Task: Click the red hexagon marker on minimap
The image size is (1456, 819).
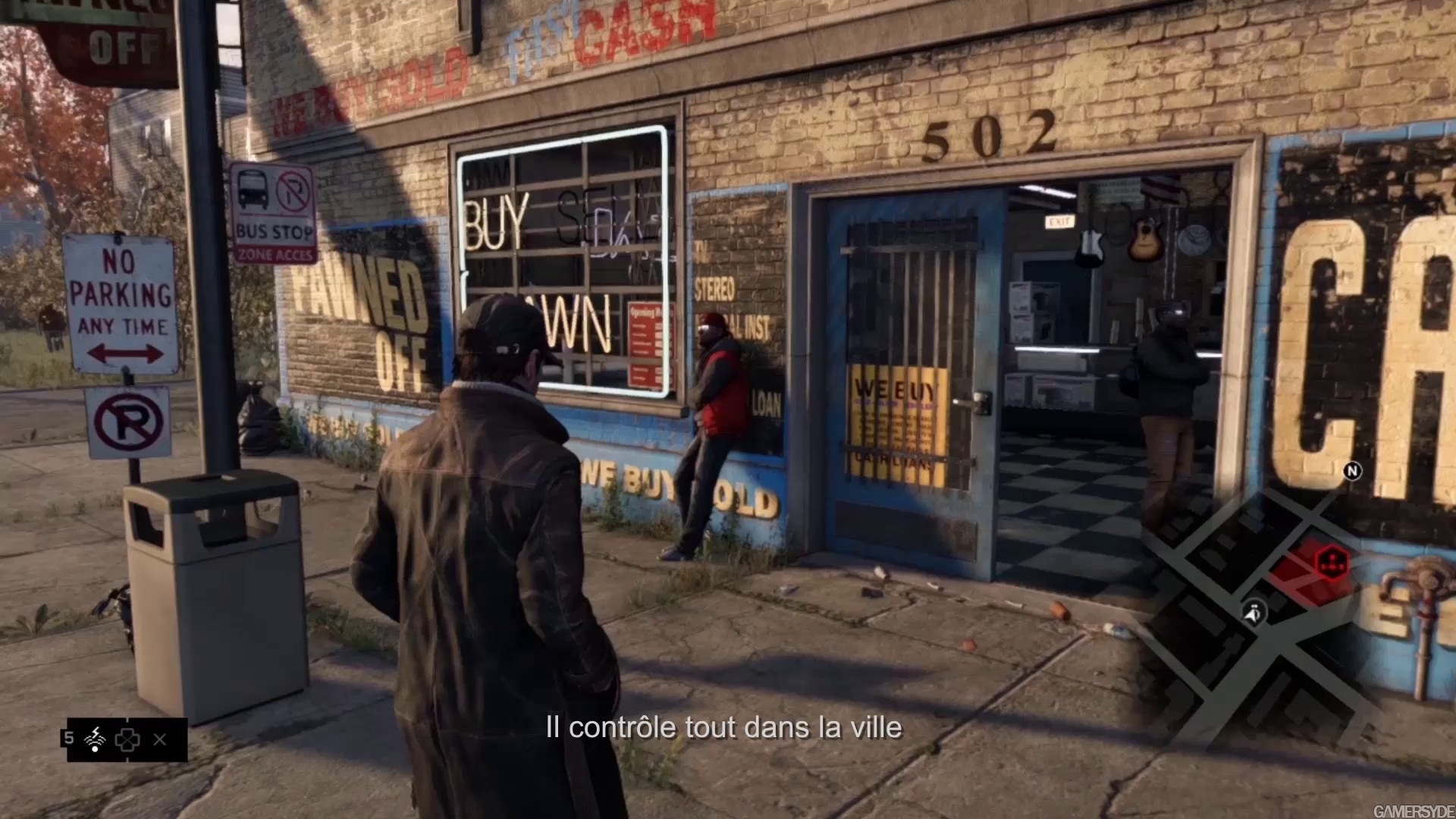Action: pos(1331,562)
